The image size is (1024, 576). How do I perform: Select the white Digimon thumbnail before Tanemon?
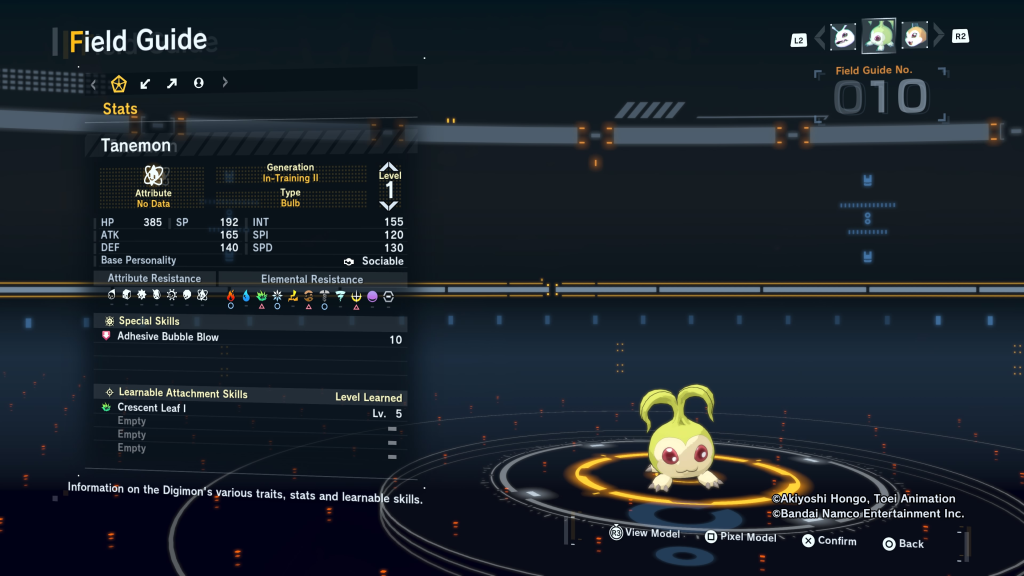[x=844, y=37]
